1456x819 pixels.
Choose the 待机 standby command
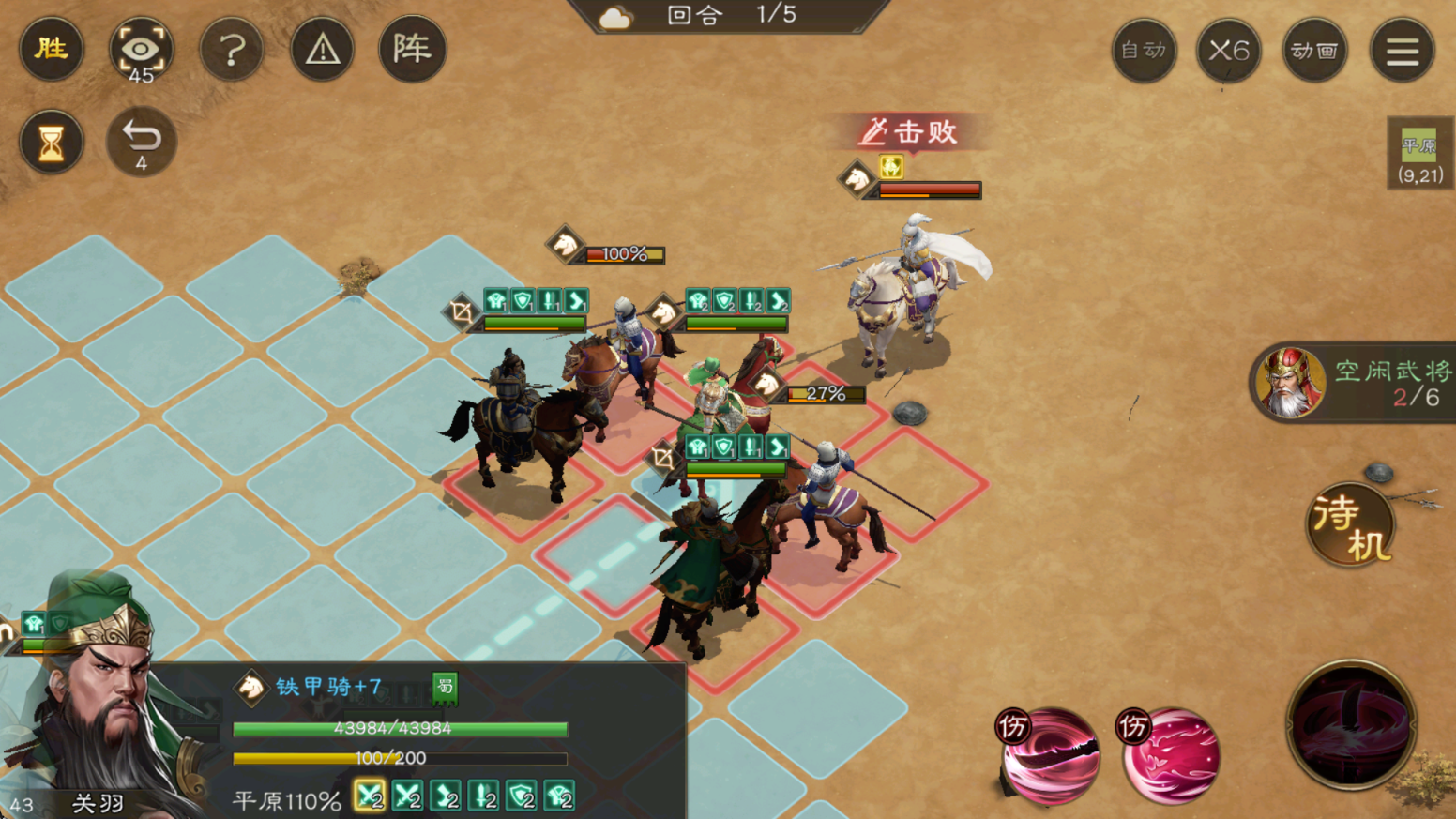tap(1350, 525)
